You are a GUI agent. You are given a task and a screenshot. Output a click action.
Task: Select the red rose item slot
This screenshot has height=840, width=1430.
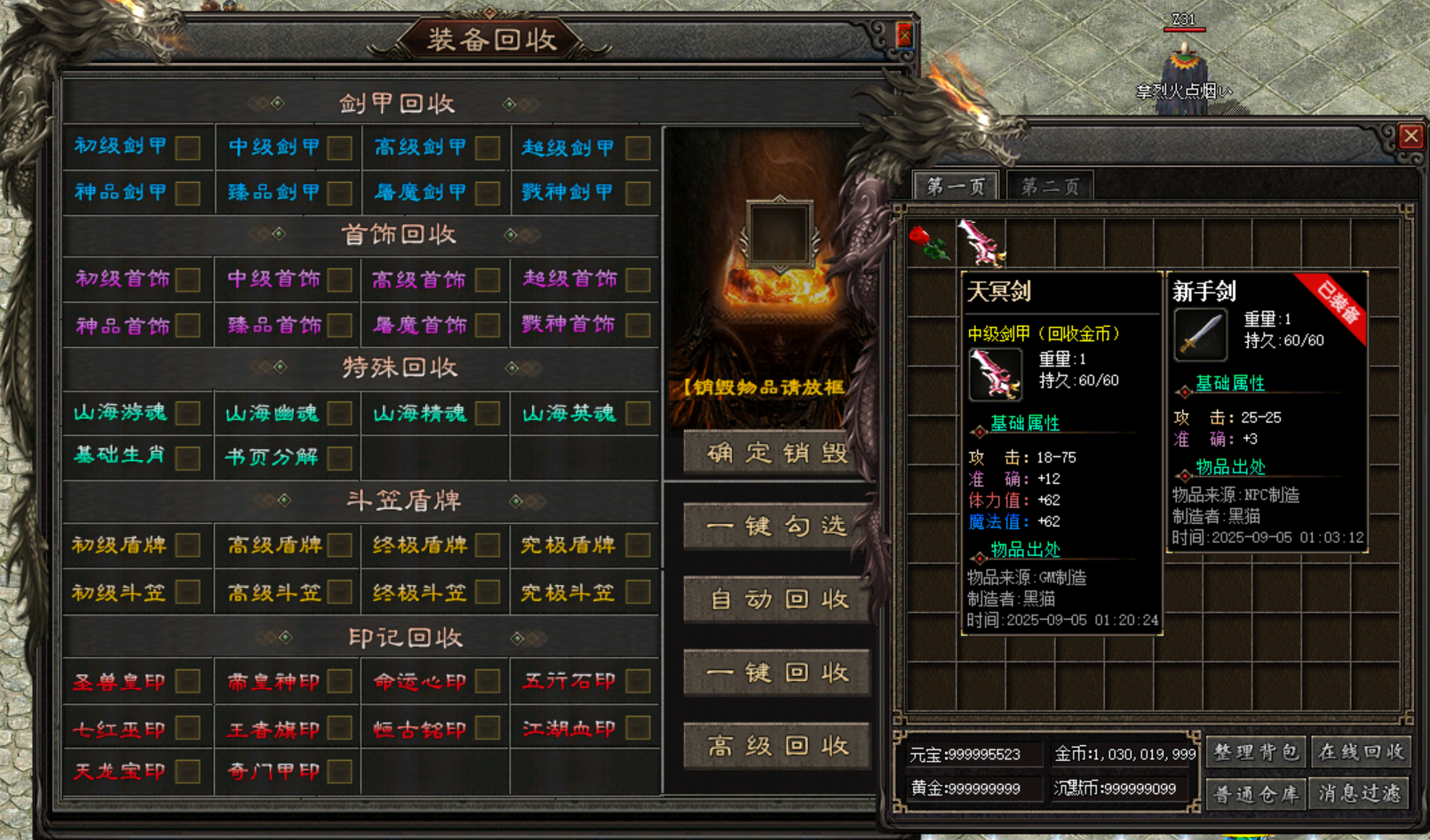click(x=929, y=243)
